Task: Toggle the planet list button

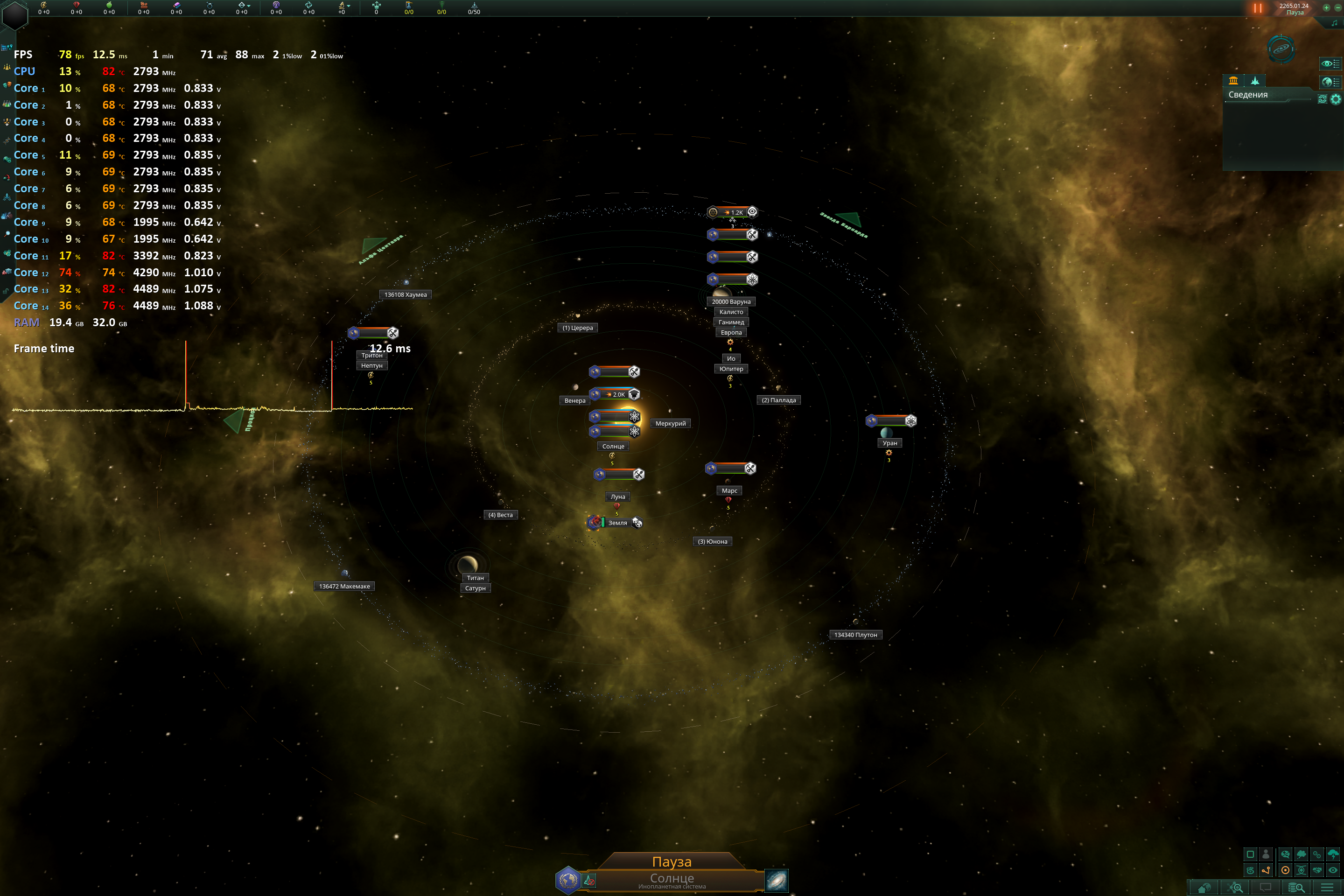Action: coord(1331,82)
